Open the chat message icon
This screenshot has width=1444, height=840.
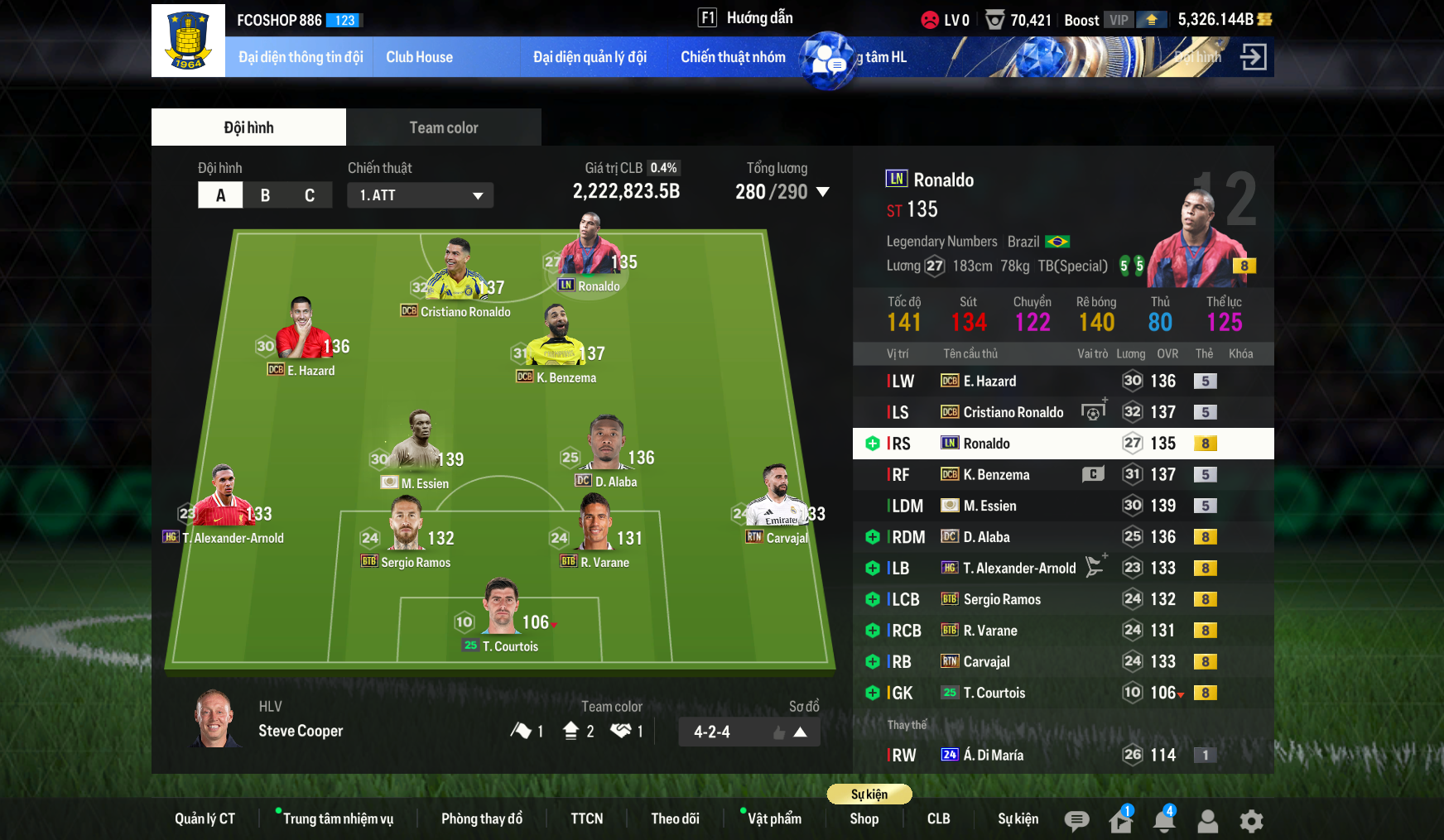(1076, 820)
